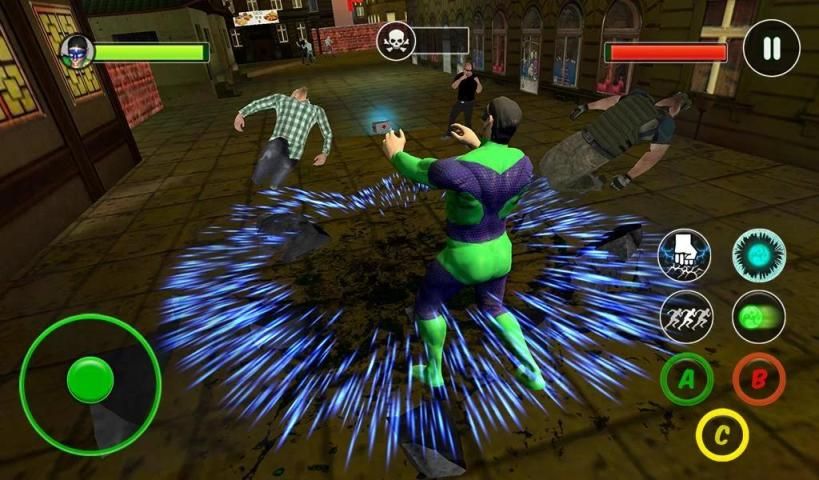
Task: Tap the yellow C attack button
Action: [722, 435]
